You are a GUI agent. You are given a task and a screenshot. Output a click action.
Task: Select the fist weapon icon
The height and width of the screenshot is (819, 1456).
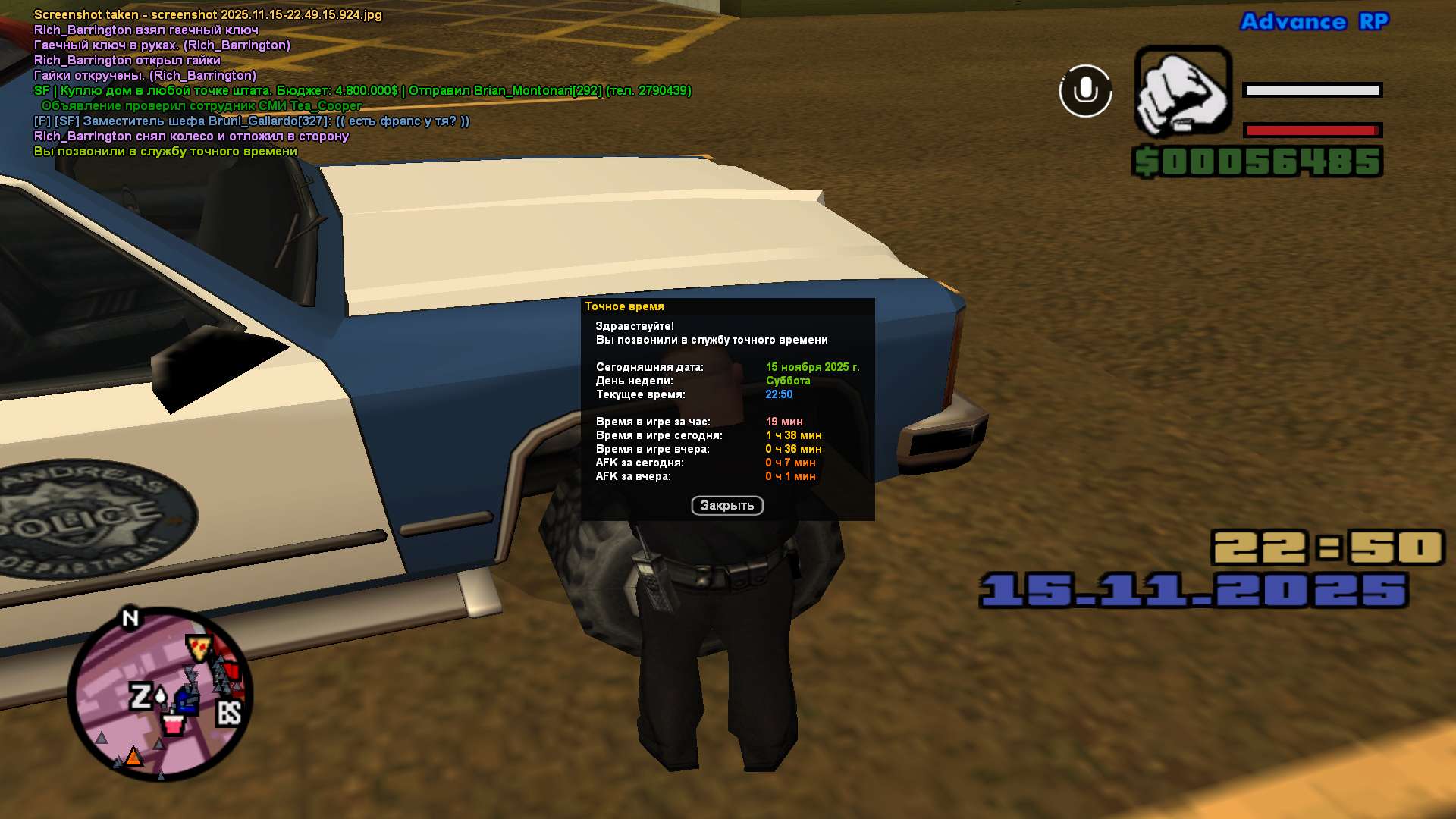(1182, 91)
